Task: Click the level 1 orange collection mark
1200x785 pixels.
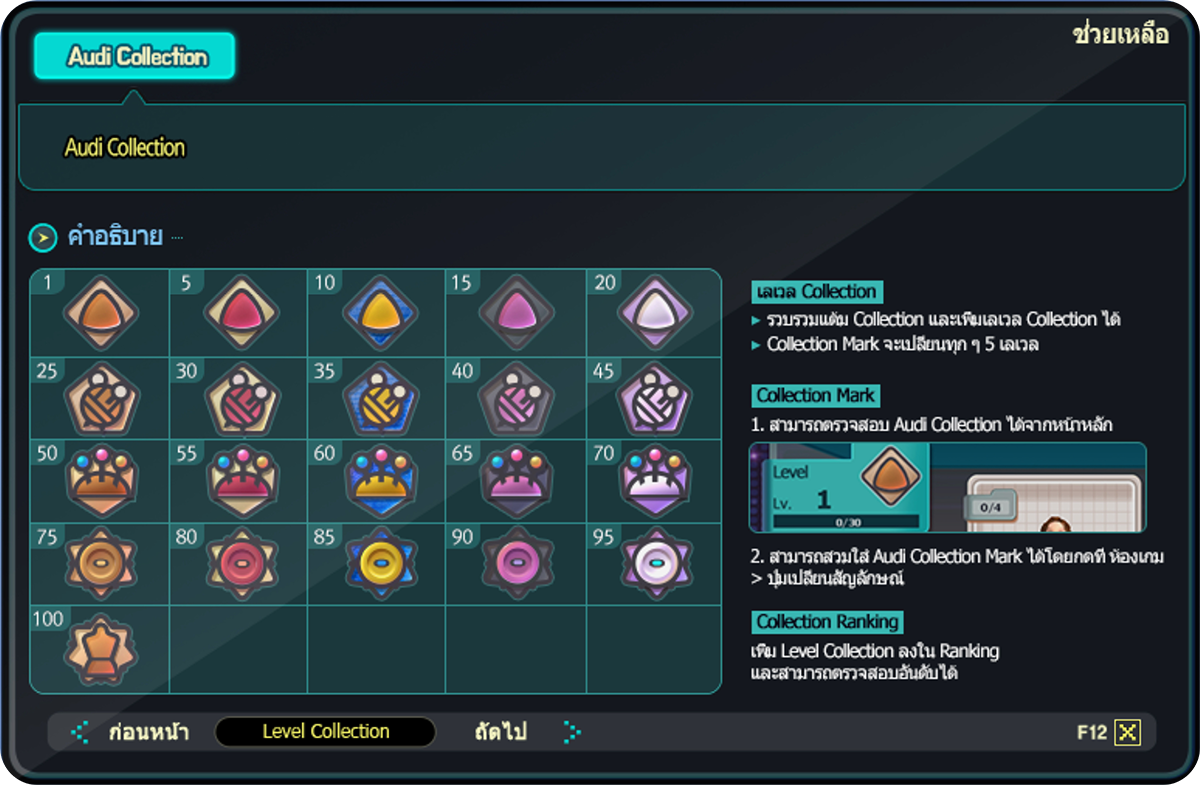Action: point(101,314)
